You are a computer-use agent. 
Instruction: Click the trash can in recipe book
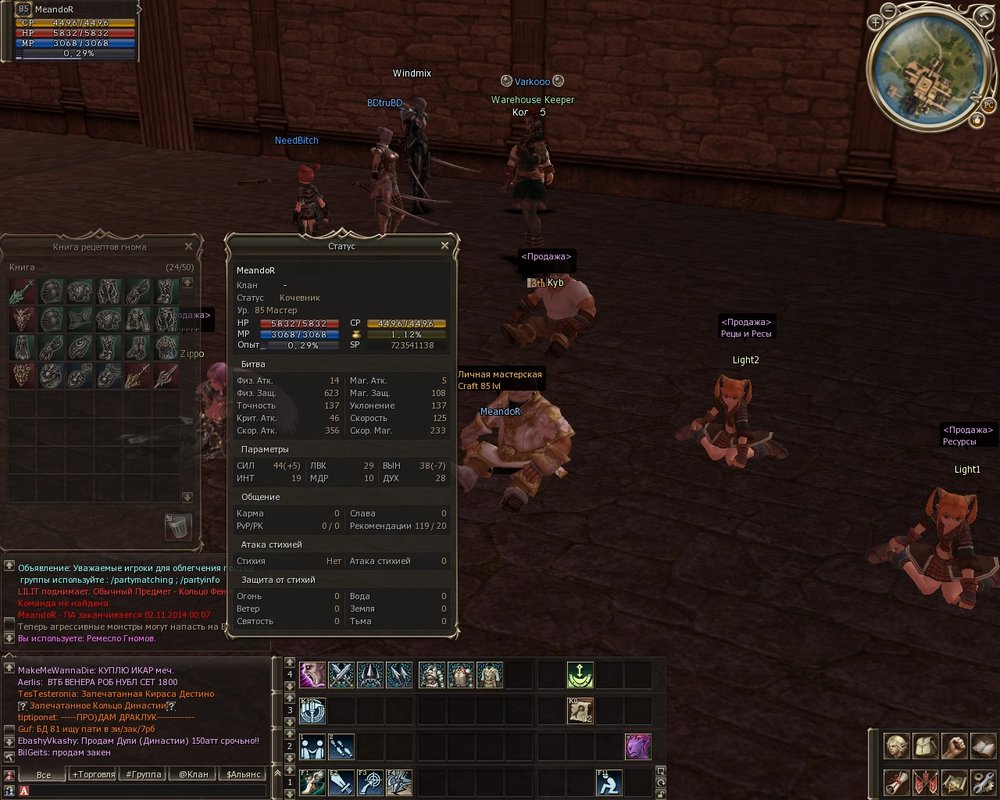(178, 526)
